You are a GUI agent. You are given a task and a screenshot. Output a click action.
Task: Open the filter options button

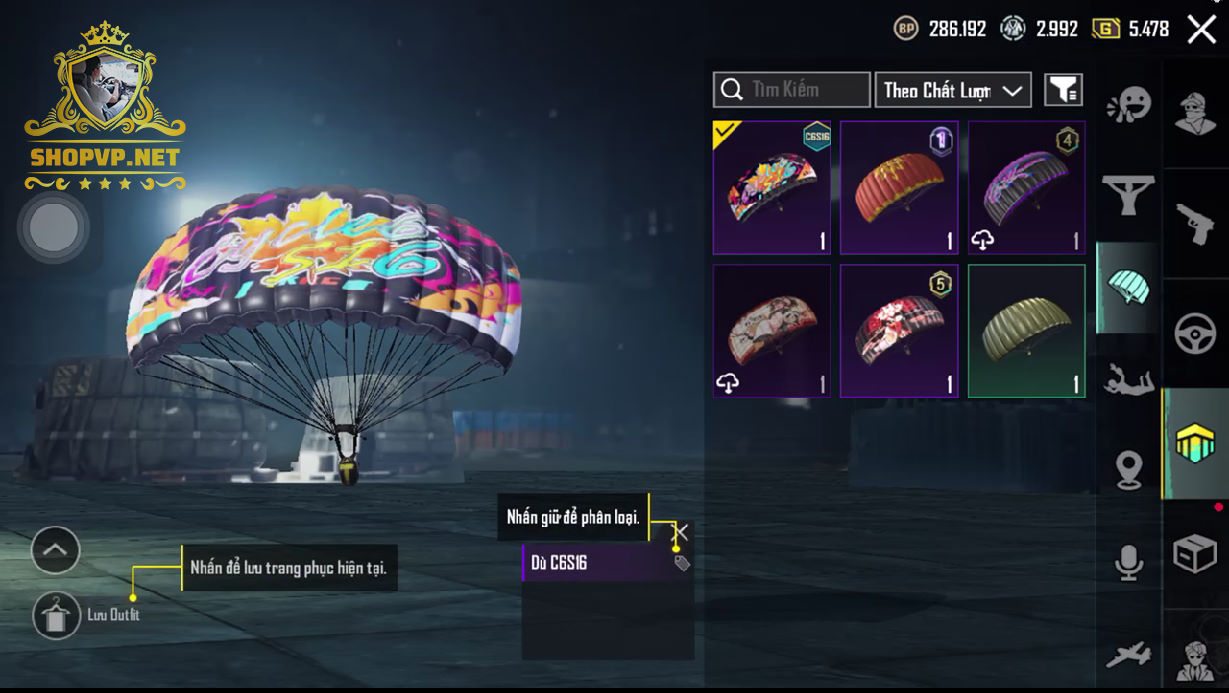(x=1063, y=90)
